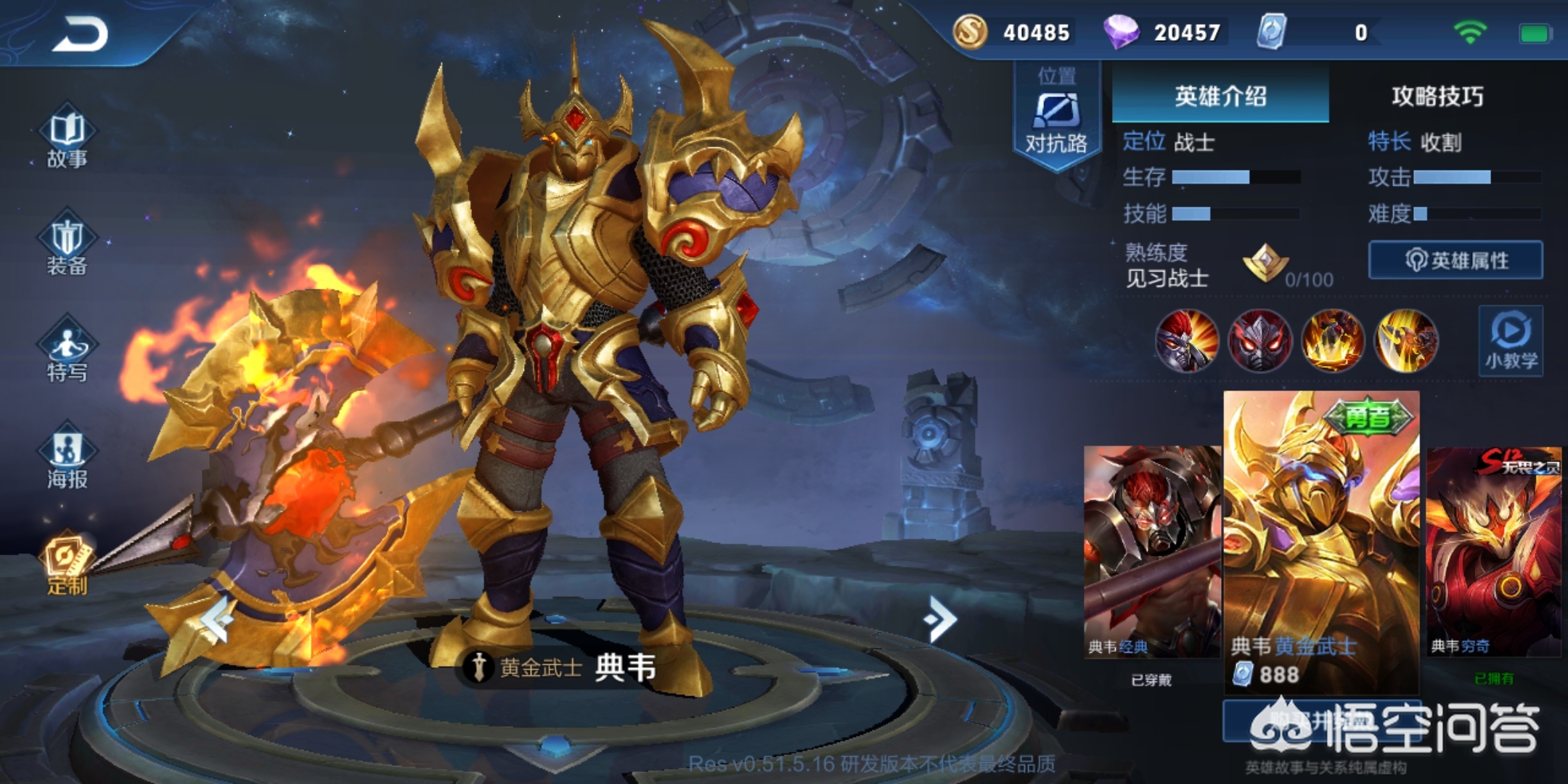View the second skill icon with red mask
Viewport: 1568px width, 784px height.
click(x=1259, y=340)
